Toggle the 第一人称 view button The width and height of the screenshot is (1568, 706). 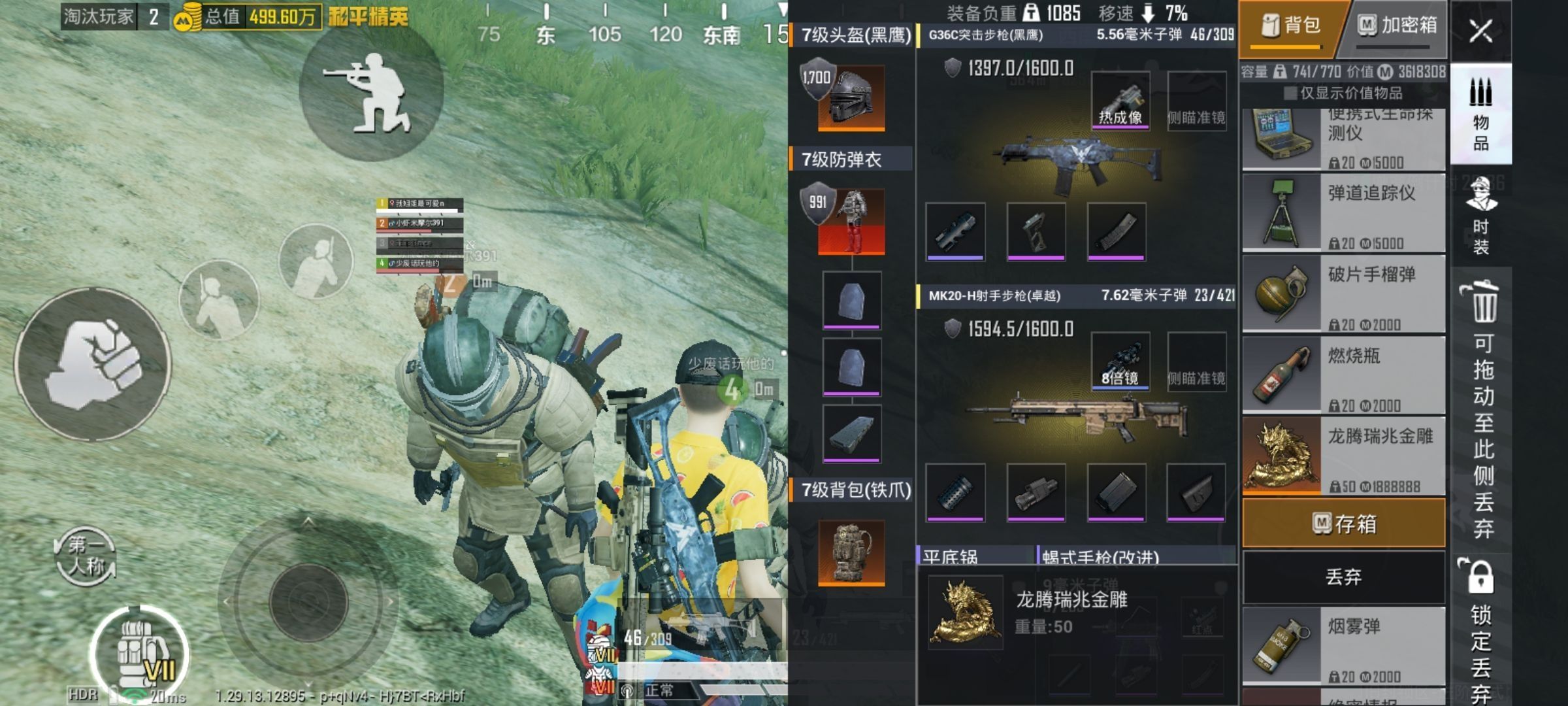[x=86, y=556]
